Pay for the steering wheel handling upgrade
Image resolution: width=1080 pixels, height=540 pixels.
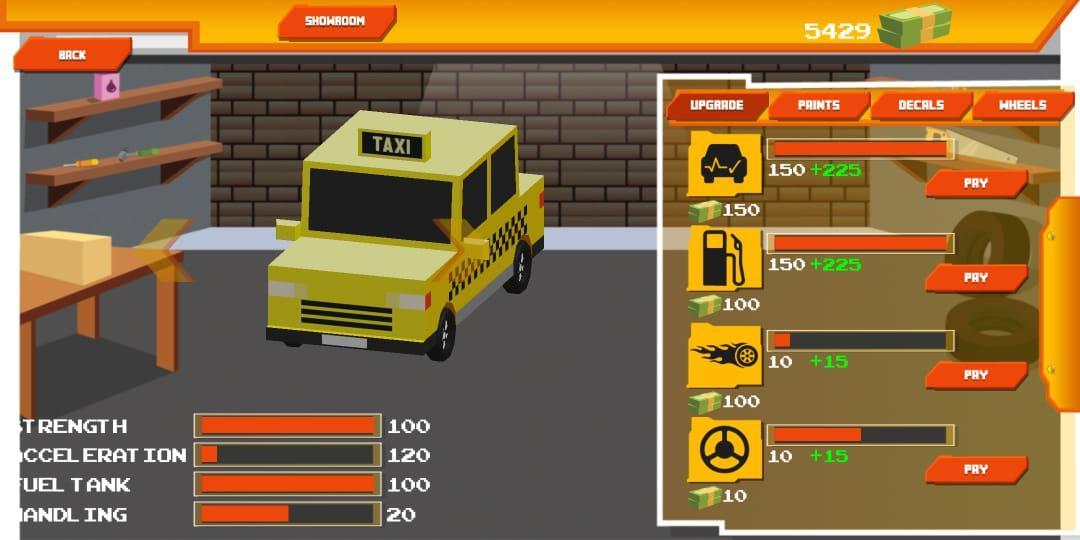[975, 469]
